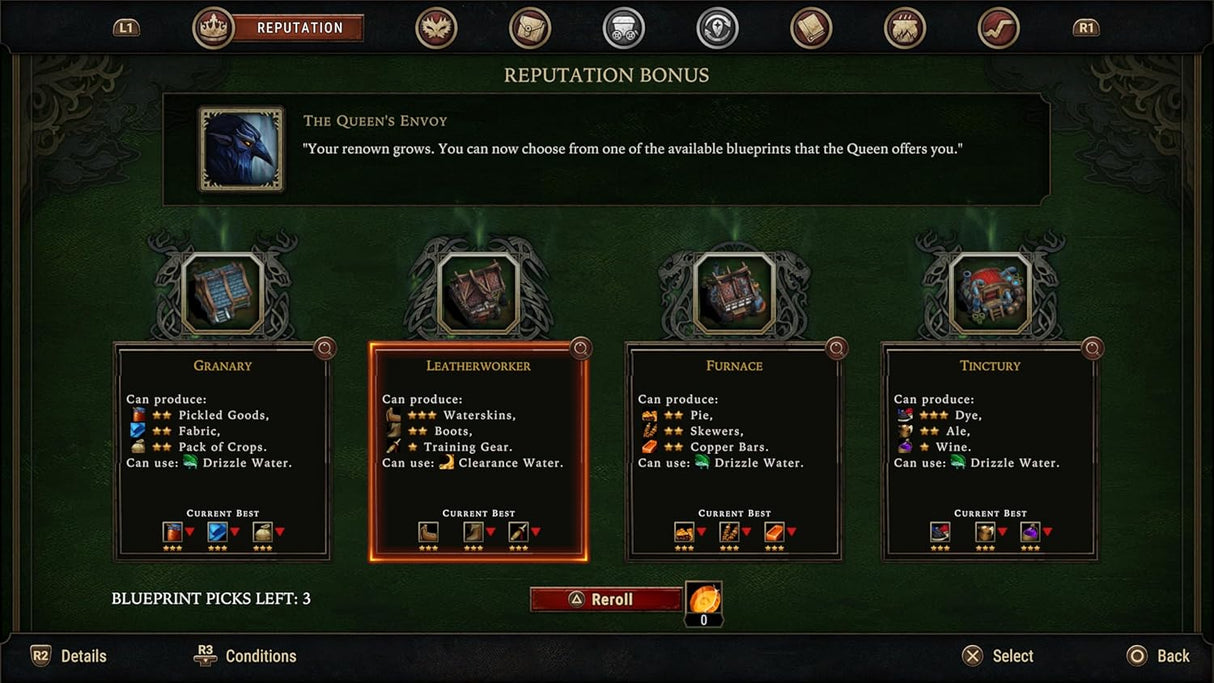Open the red wavy line tab
The image size is (1214, 683).
pos(998,28)
